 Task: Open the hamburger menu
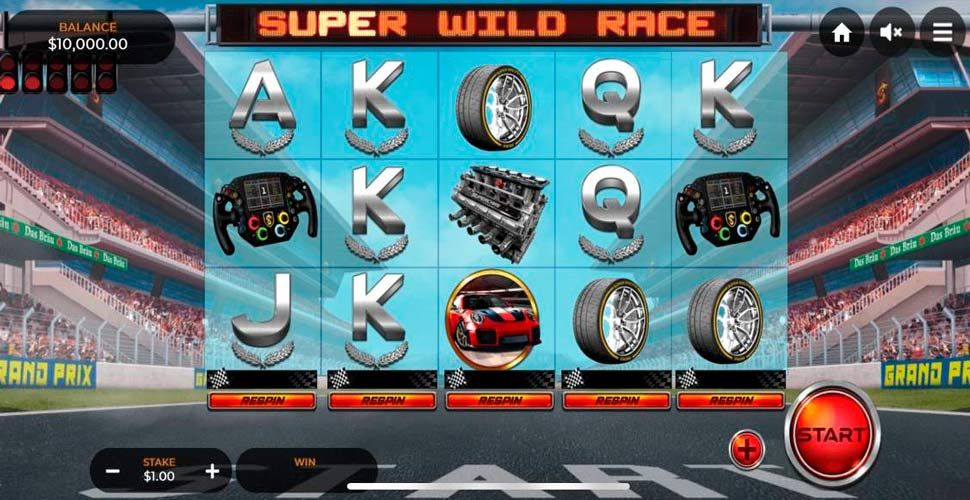pyautogui.click(x=942, y=33)
